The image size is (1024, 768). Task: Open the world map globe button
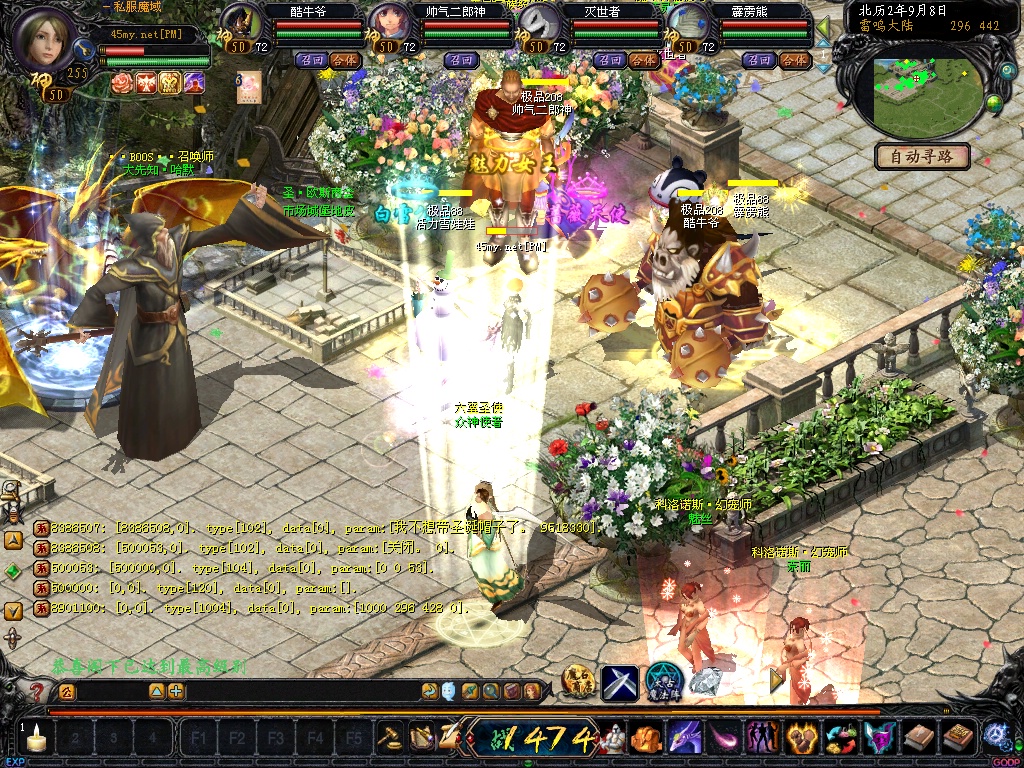click(994, 102)
